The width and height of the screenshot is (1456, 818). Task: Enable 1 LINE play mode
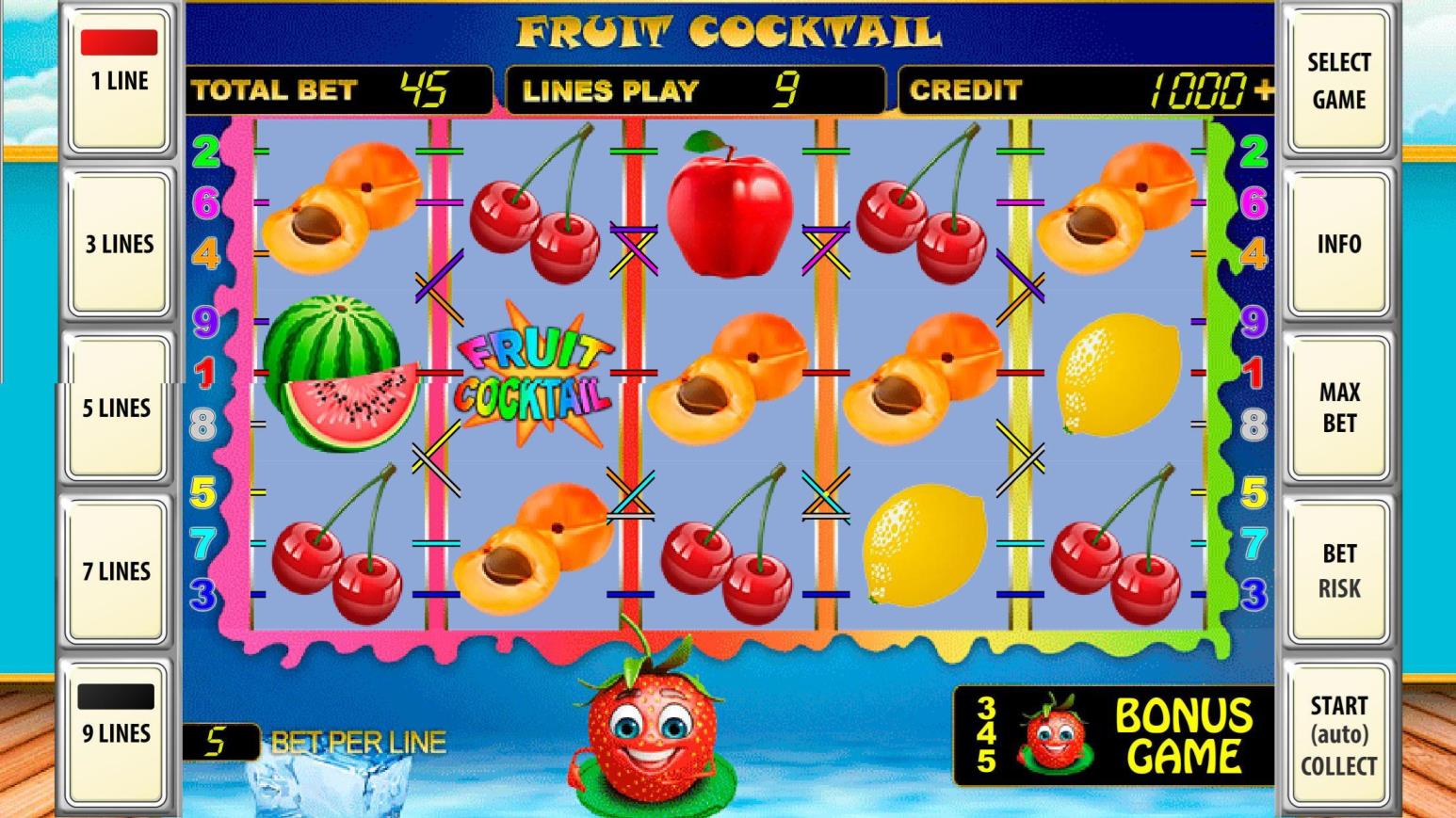pos(116,80)
